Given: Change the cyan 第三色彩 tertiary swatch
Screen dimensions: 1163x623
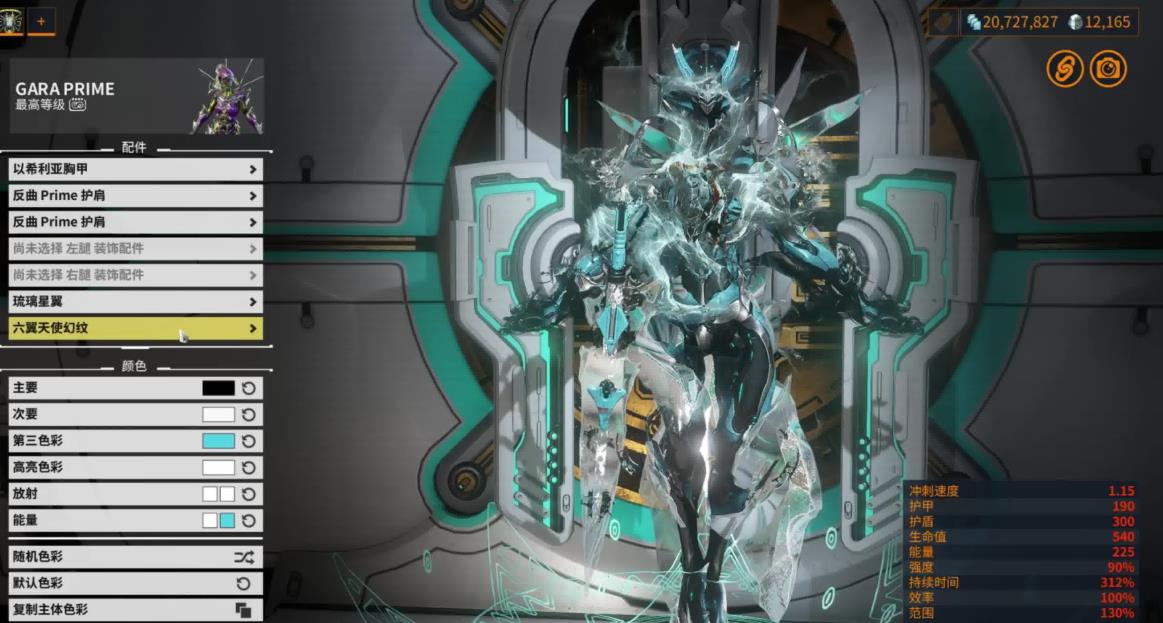Looking at the screenshot, I should pos(218,441).
